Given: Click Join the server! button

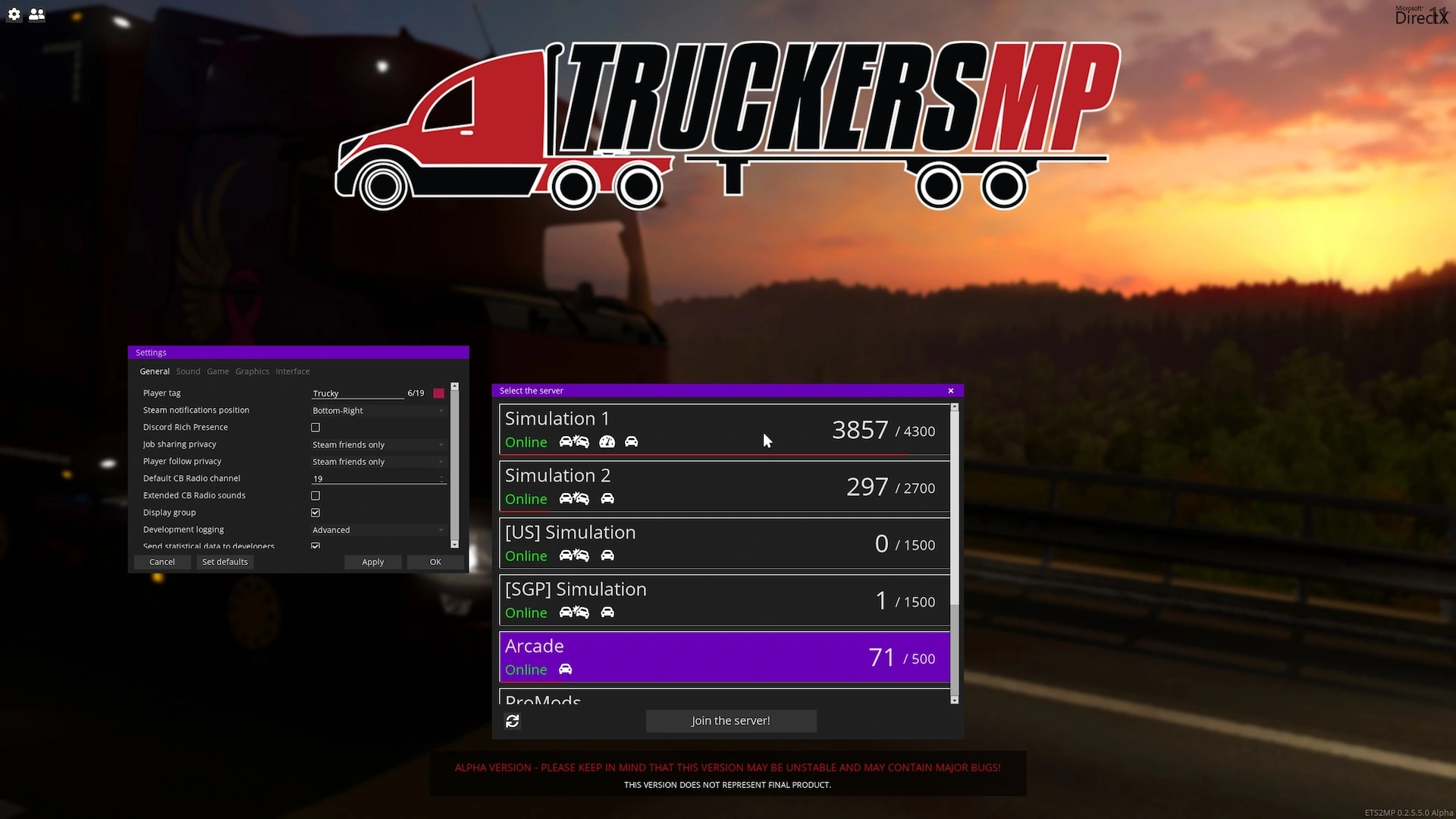Looking at the screenshot, I should [730, 721].
